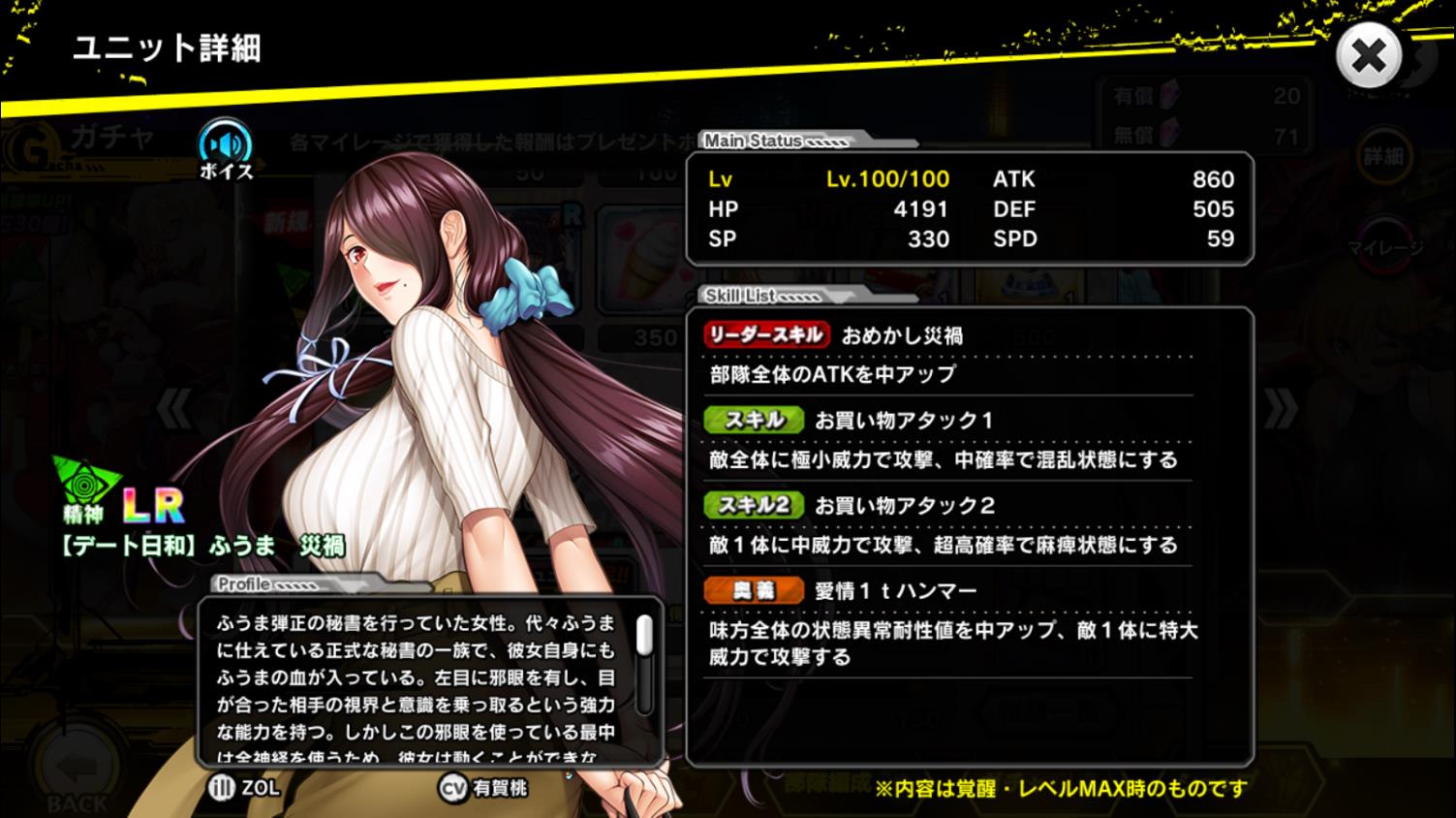Select the Main Status panel header
Image resolution: width=1456 pixels, height=818 pixels.
coord(756,141)
